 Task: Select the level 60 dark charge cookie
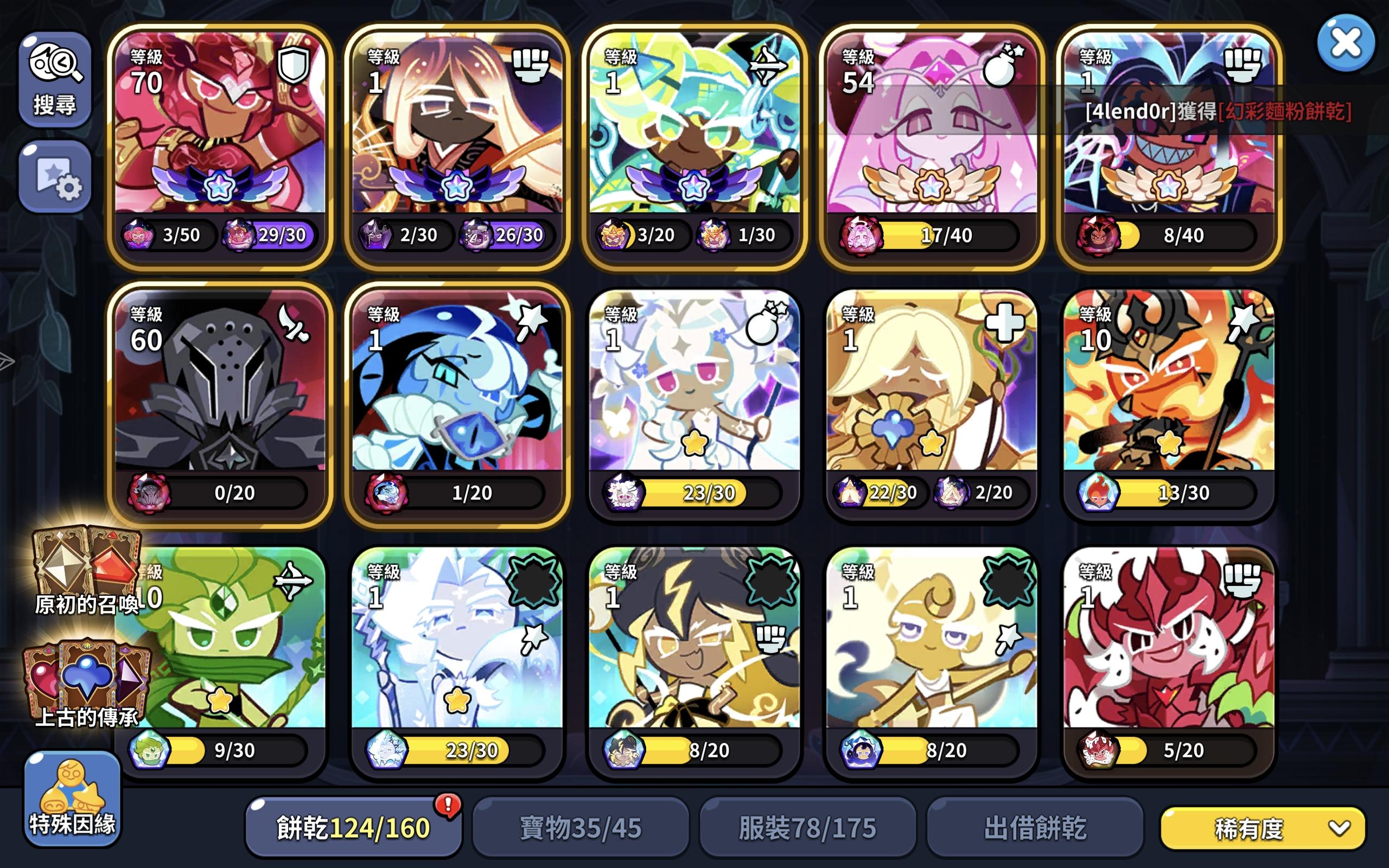(x=221, y=402)
